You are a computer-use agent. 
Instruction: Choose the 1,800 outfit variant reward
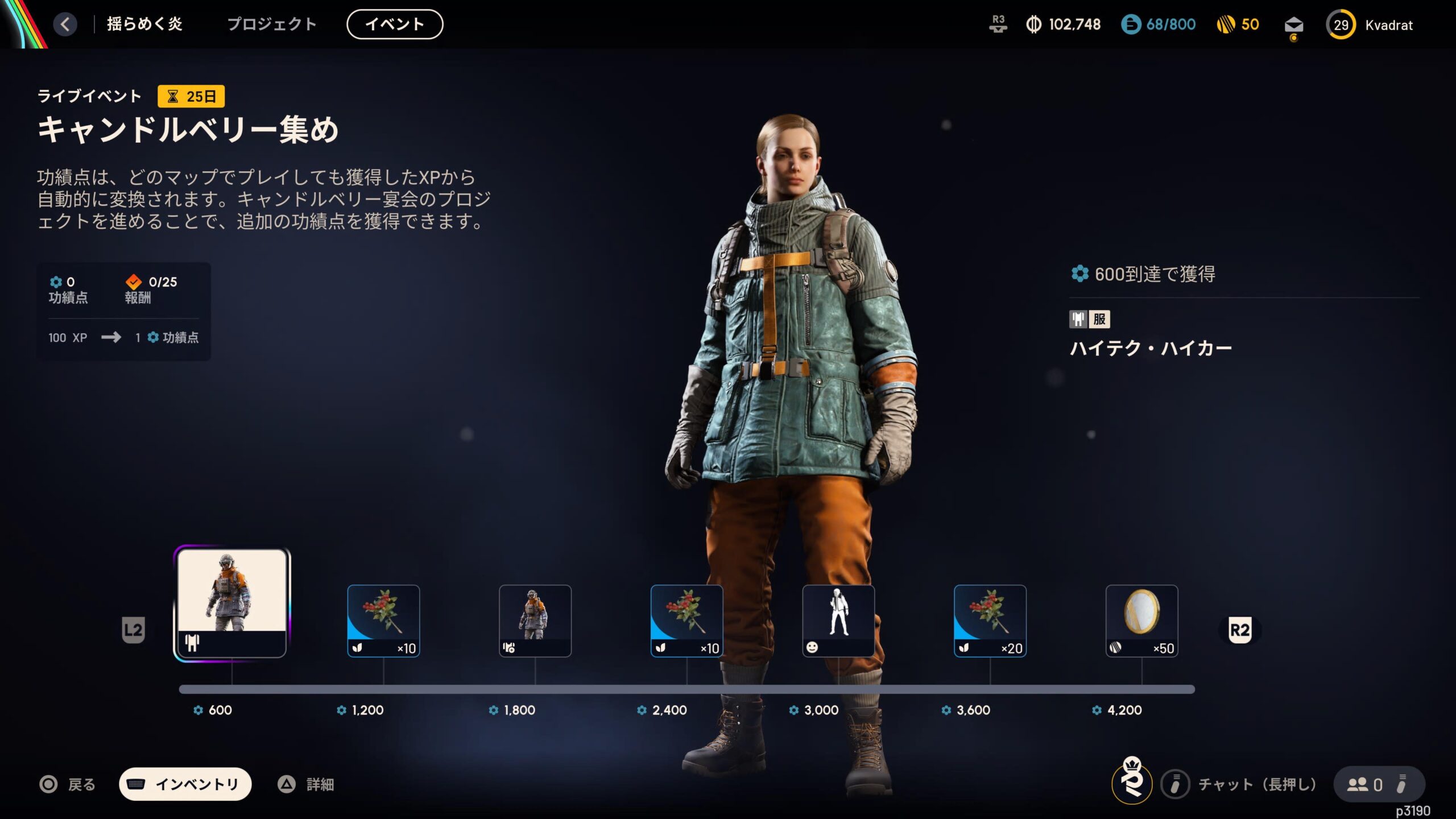coord(535,621)
